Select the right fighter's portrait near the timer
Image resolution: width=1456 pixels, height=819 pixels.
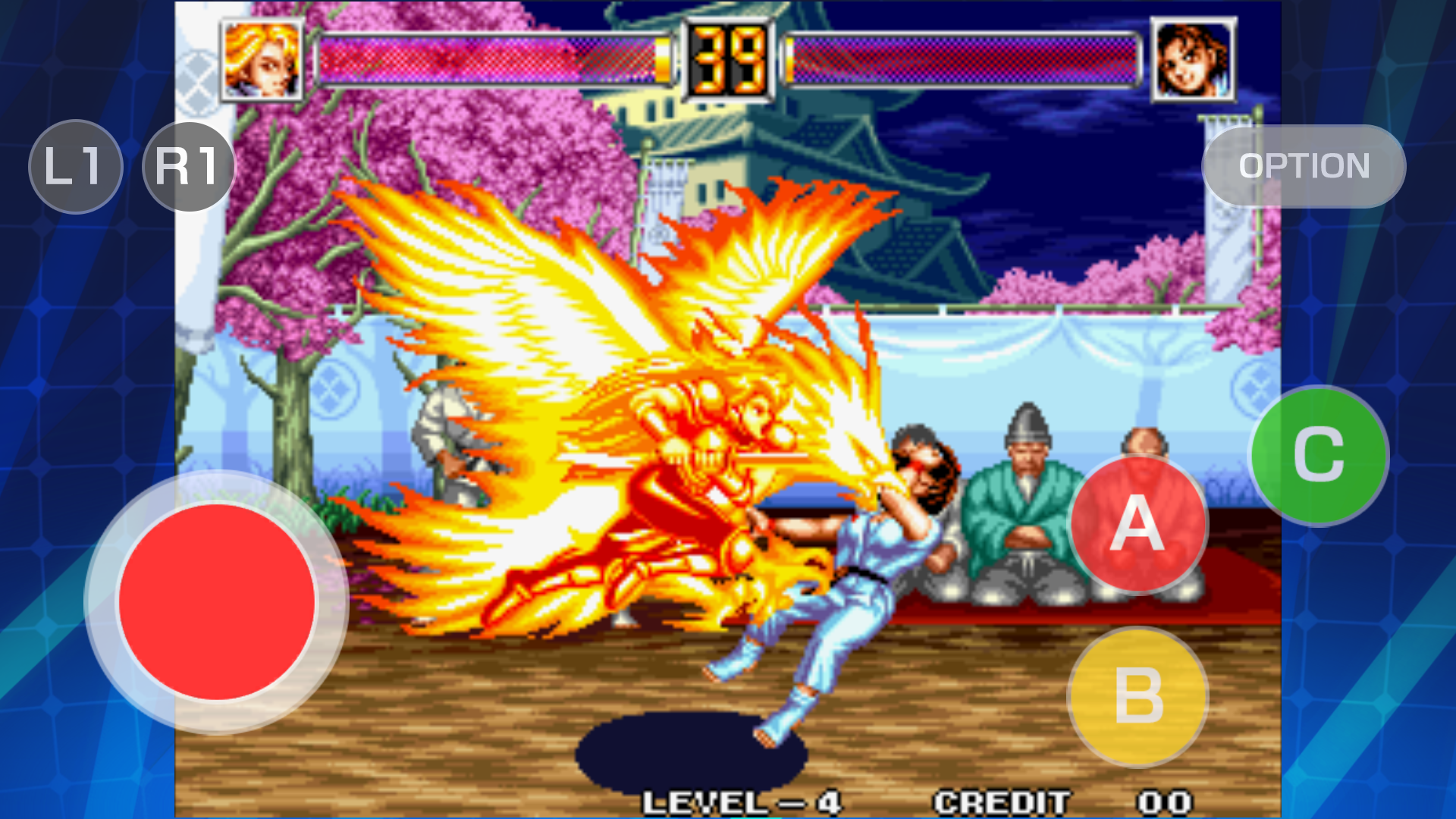[1192, 59]
